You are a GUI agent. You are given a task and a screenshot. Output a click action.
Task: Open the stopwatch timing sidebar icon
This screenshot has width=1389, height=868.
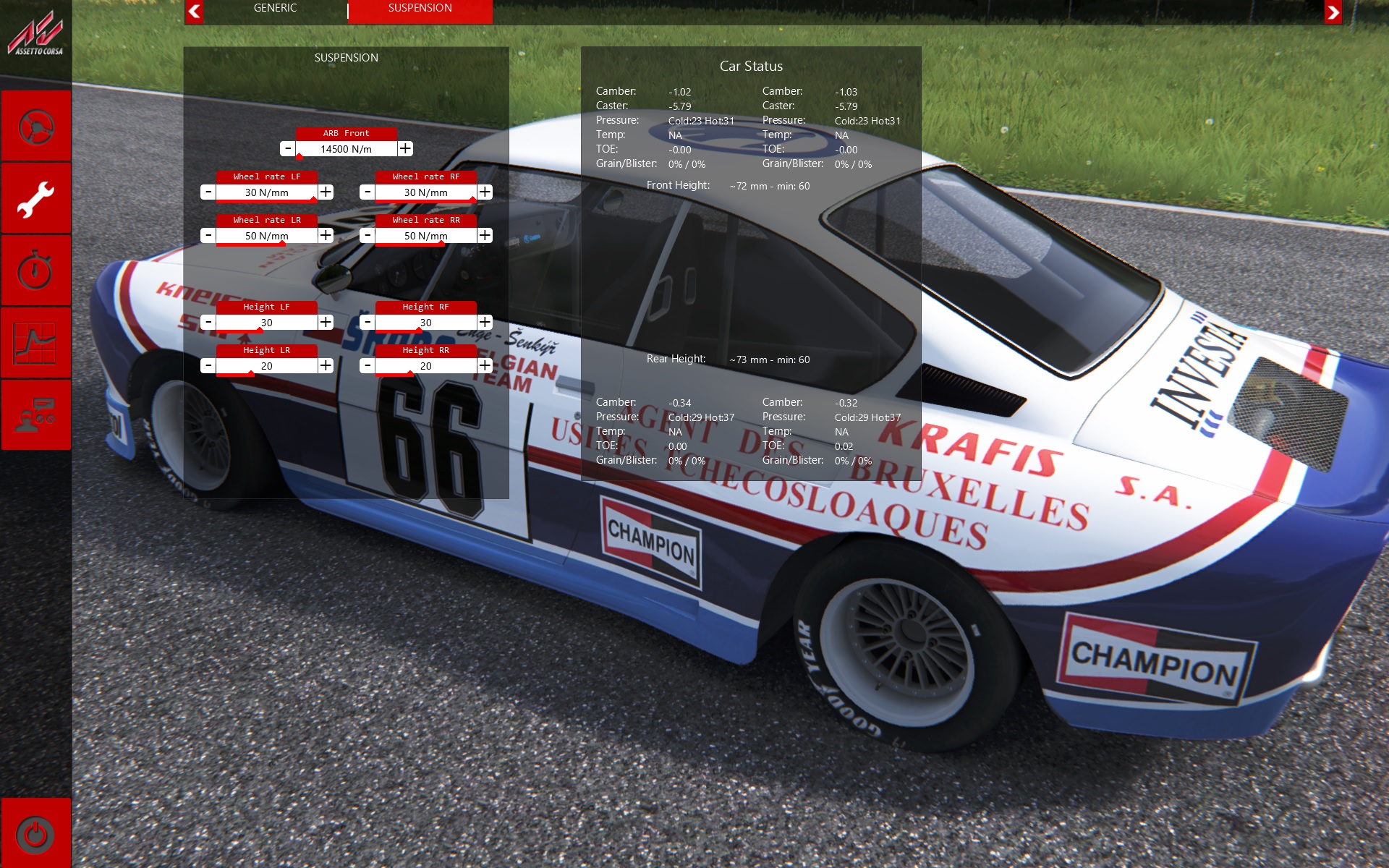pos(35,271)
